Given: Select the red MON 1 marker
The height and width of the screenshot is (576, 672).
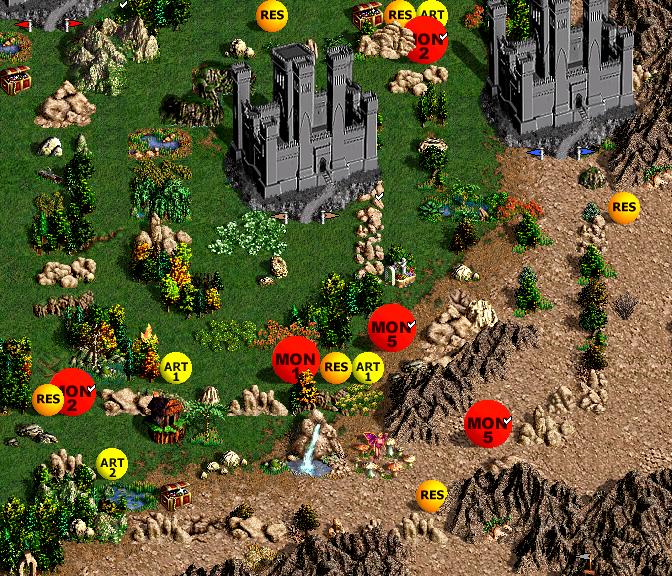Looking at the screenshot, I should pyautogui.click(x=296, y=360).
